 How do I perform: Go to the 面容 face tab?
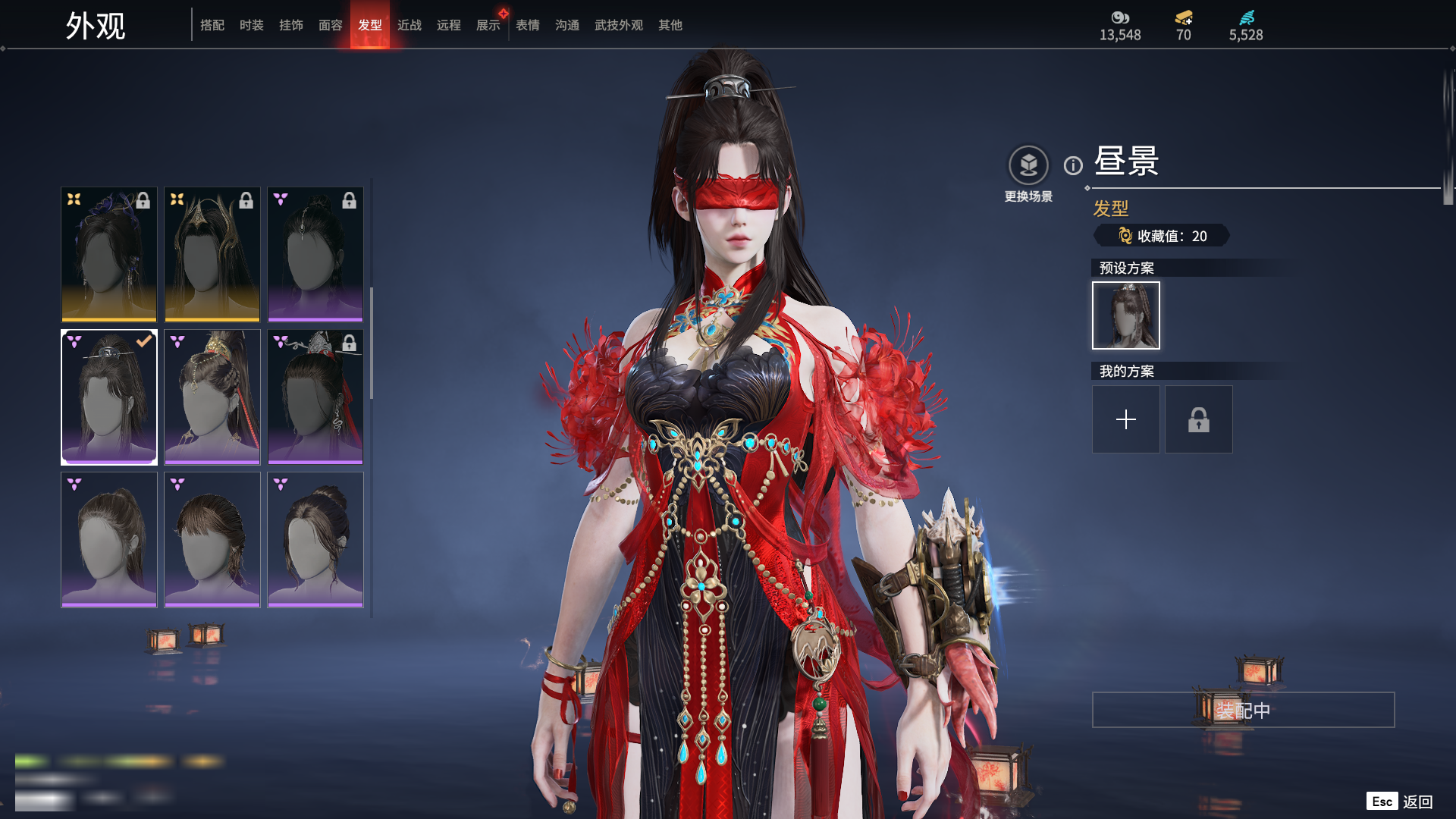pos(331,25)
